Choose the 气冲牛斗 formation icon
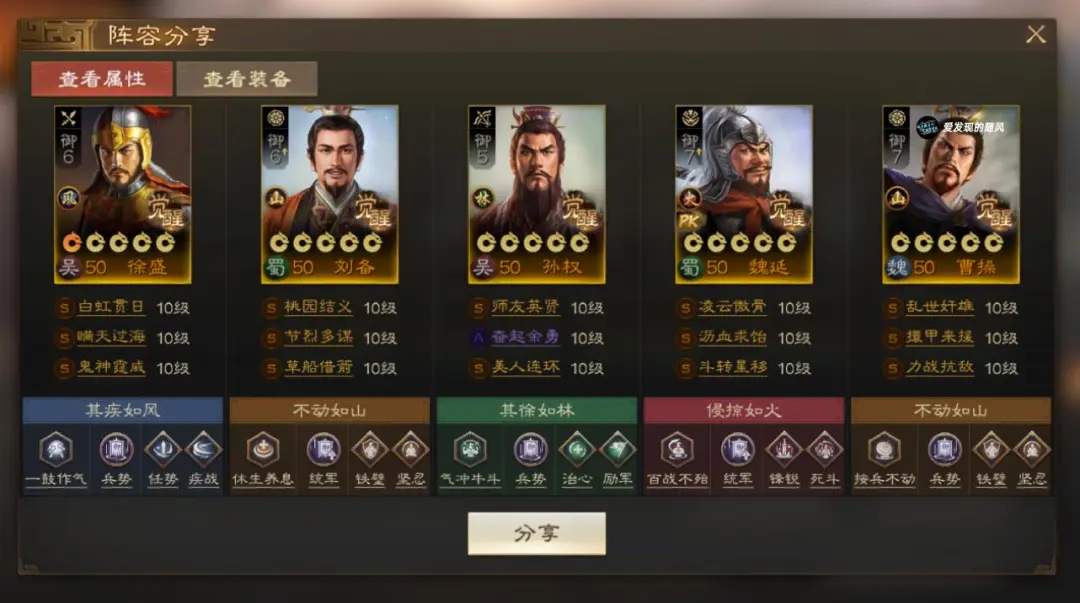Viewport: 1080px width, 603px height. [x=470, y=450]
